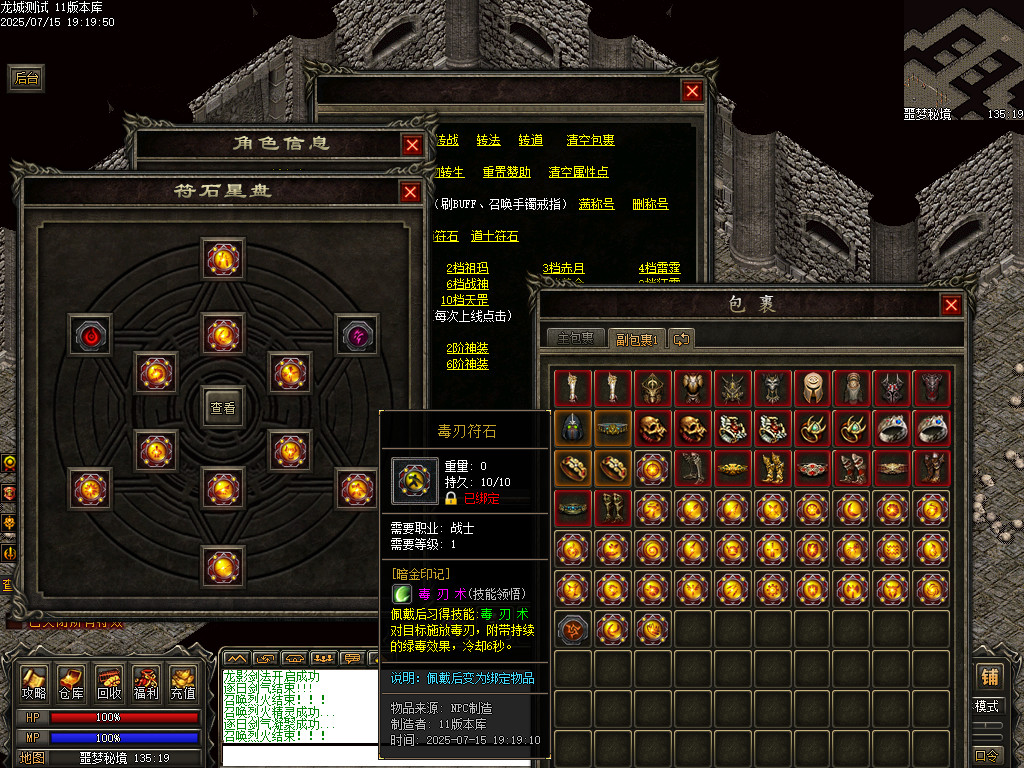This screenshot has height=768, width=1024.
Task: Open the 充值 recharge icon
Action: pyautogui.click(x=183, y=683)
